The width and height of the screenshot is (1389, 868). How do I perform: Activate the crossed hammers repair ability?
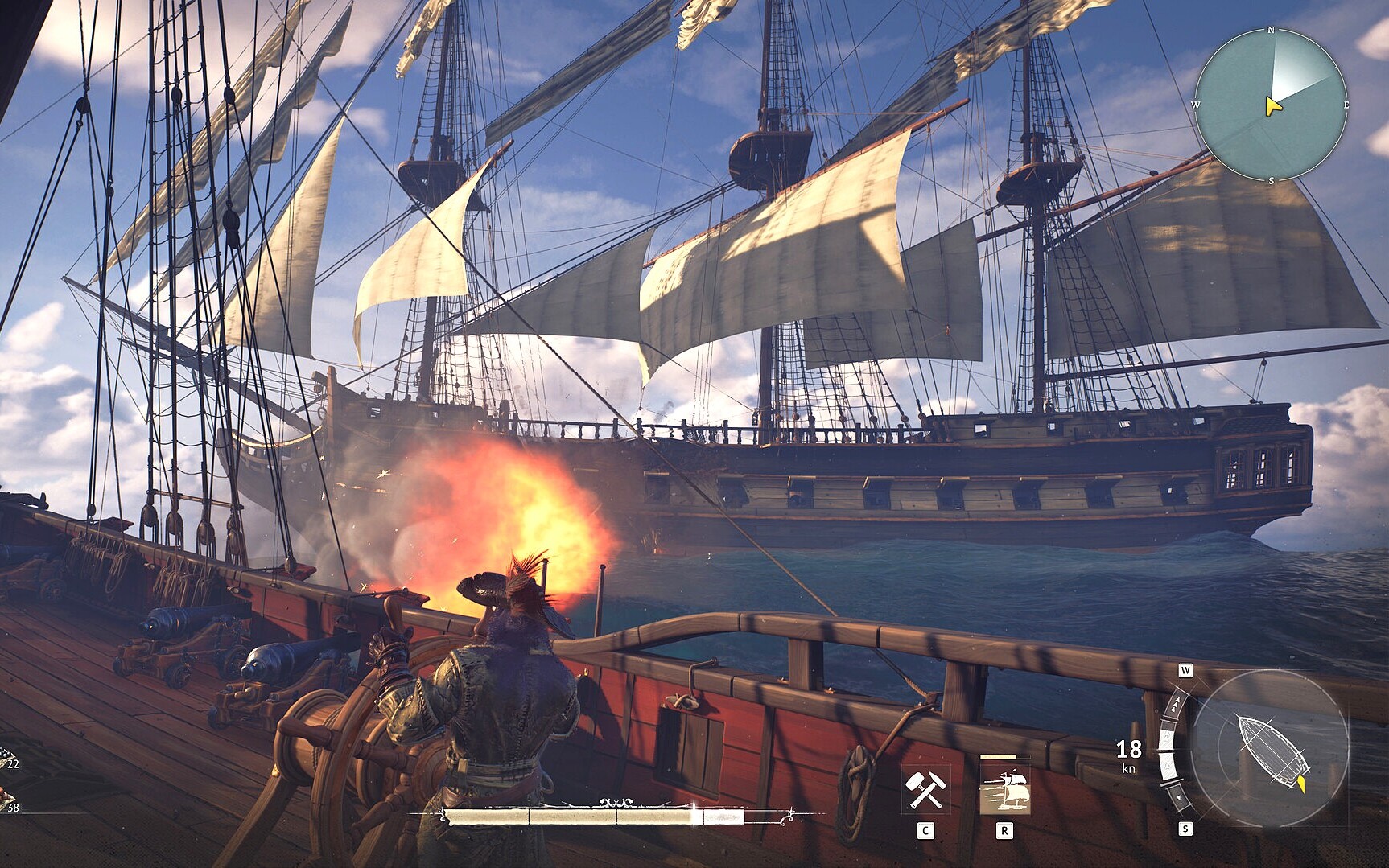point(925,789)
